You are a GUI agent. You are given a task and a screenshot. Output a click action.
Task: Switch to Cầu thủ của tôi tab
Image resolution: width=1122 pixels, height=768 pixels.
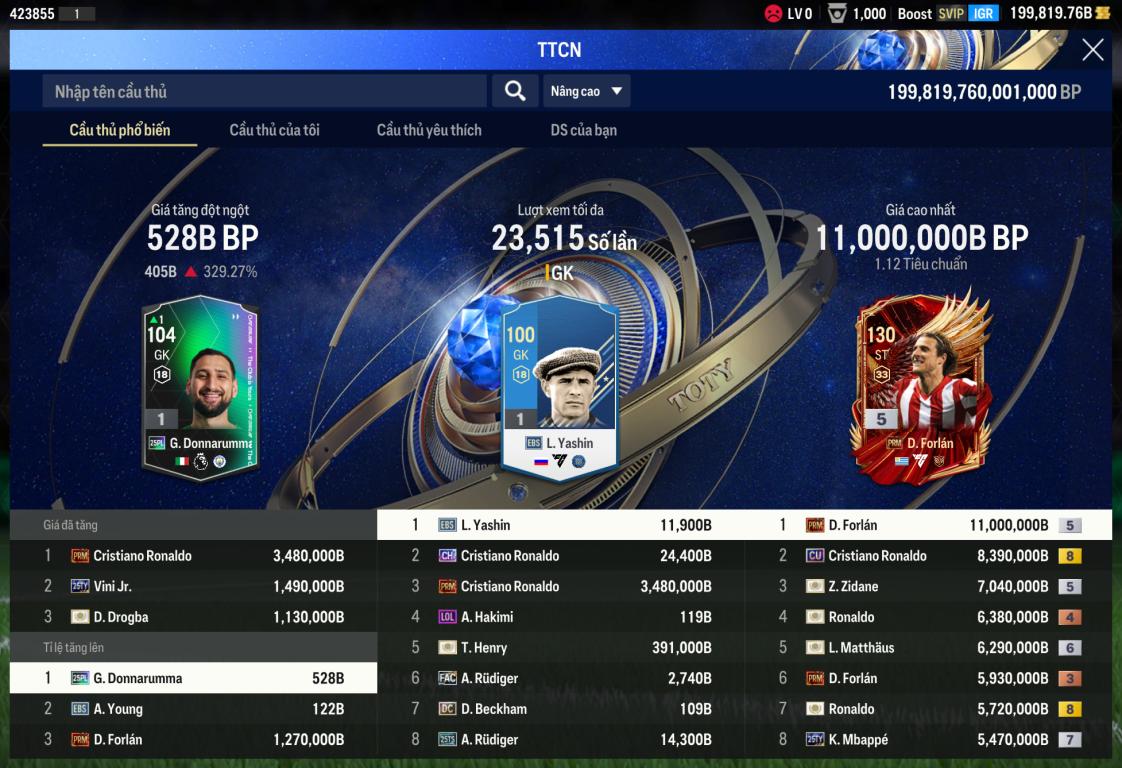pyautogui.click(x=274, y=130)
